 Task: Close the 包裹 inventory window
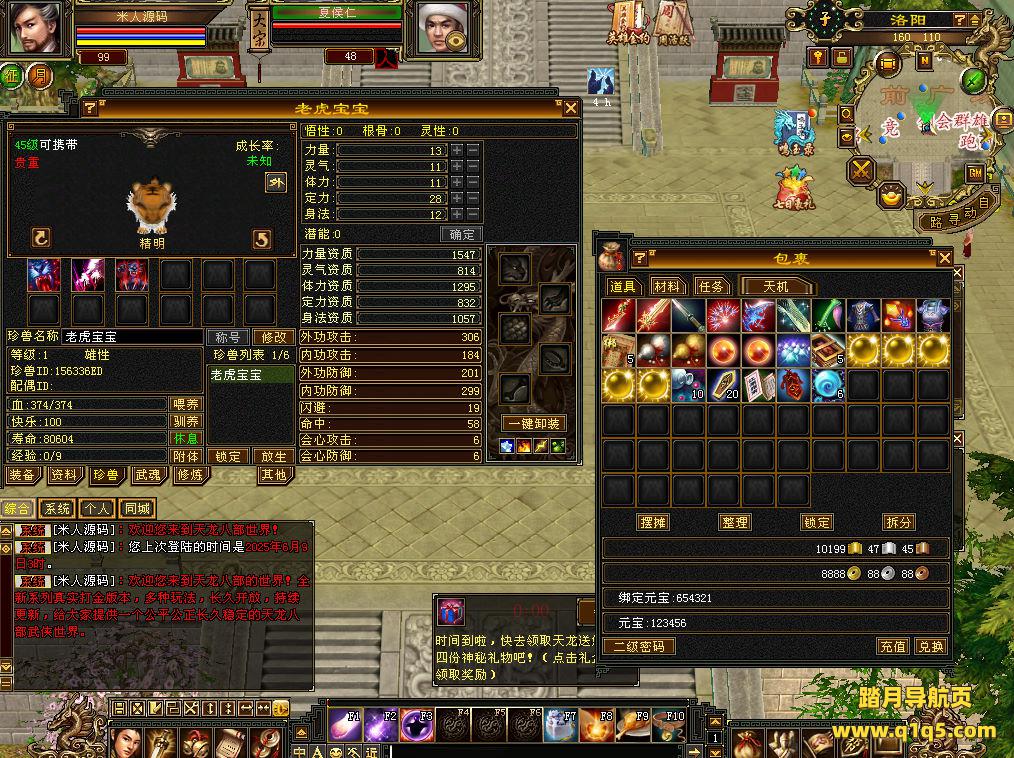944,258
